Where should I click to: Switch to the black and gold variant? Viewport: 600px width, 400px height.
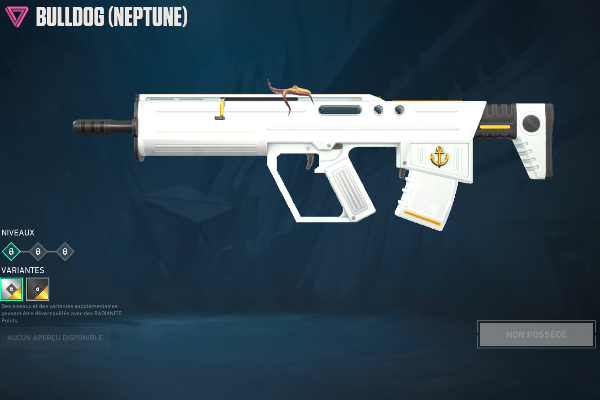point(38,289)
